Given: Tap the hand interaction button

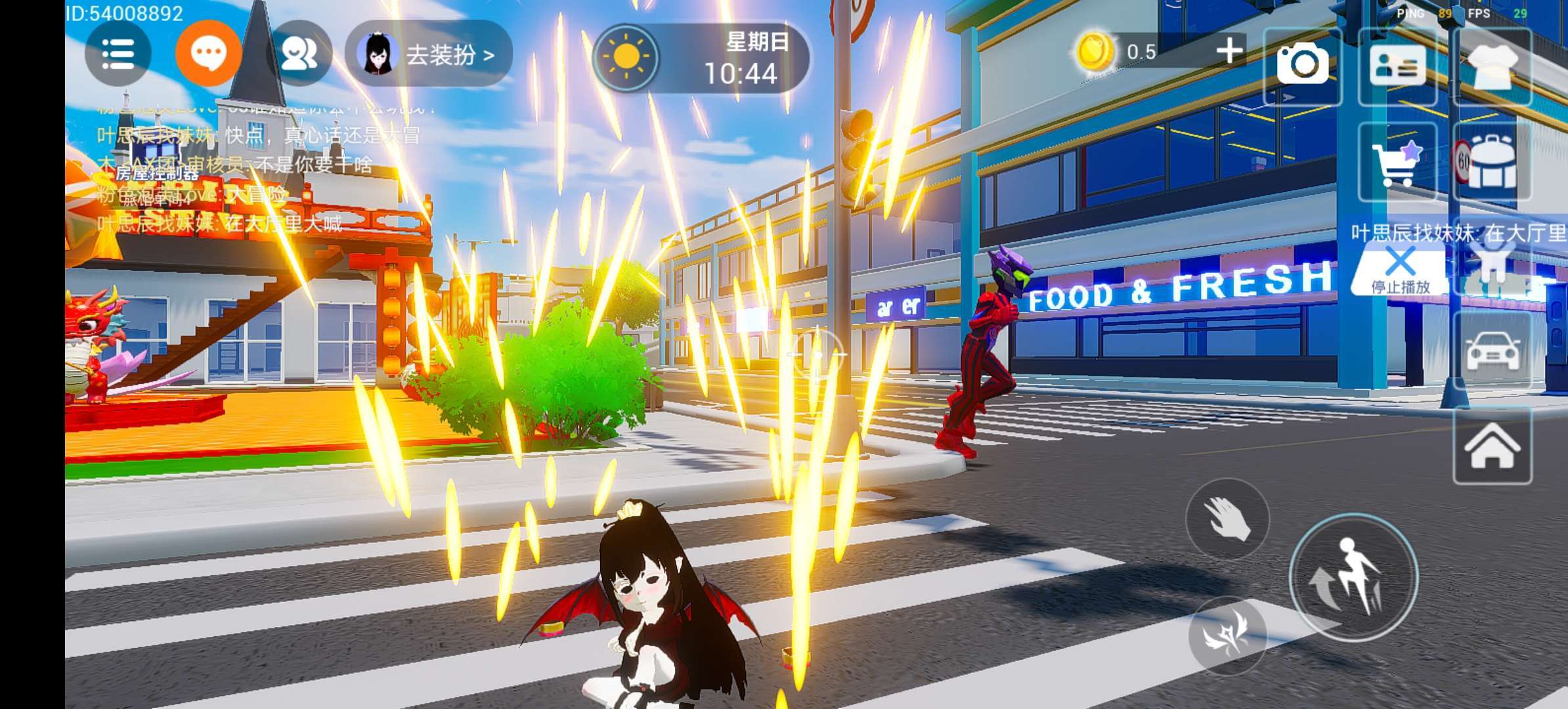Looking at the screenshot, I should coord(1227,519).
